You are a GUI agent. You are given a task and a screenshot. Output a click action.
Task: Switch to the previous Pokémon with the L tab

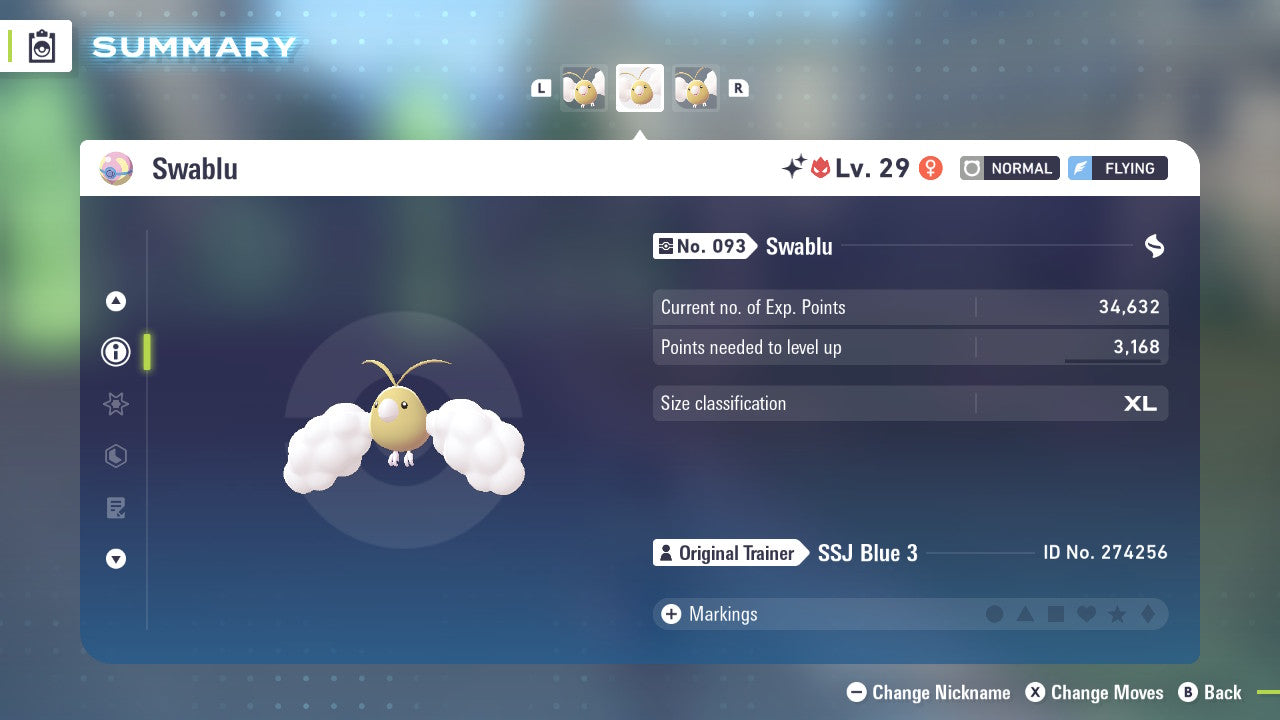tap(541, 88)
